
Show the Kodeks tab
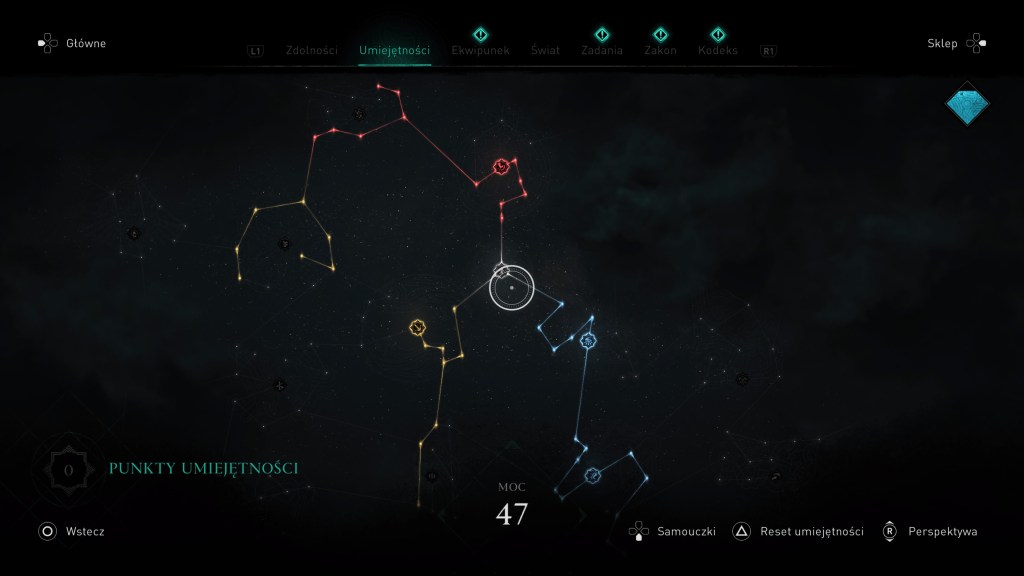[x=718, y=50]
